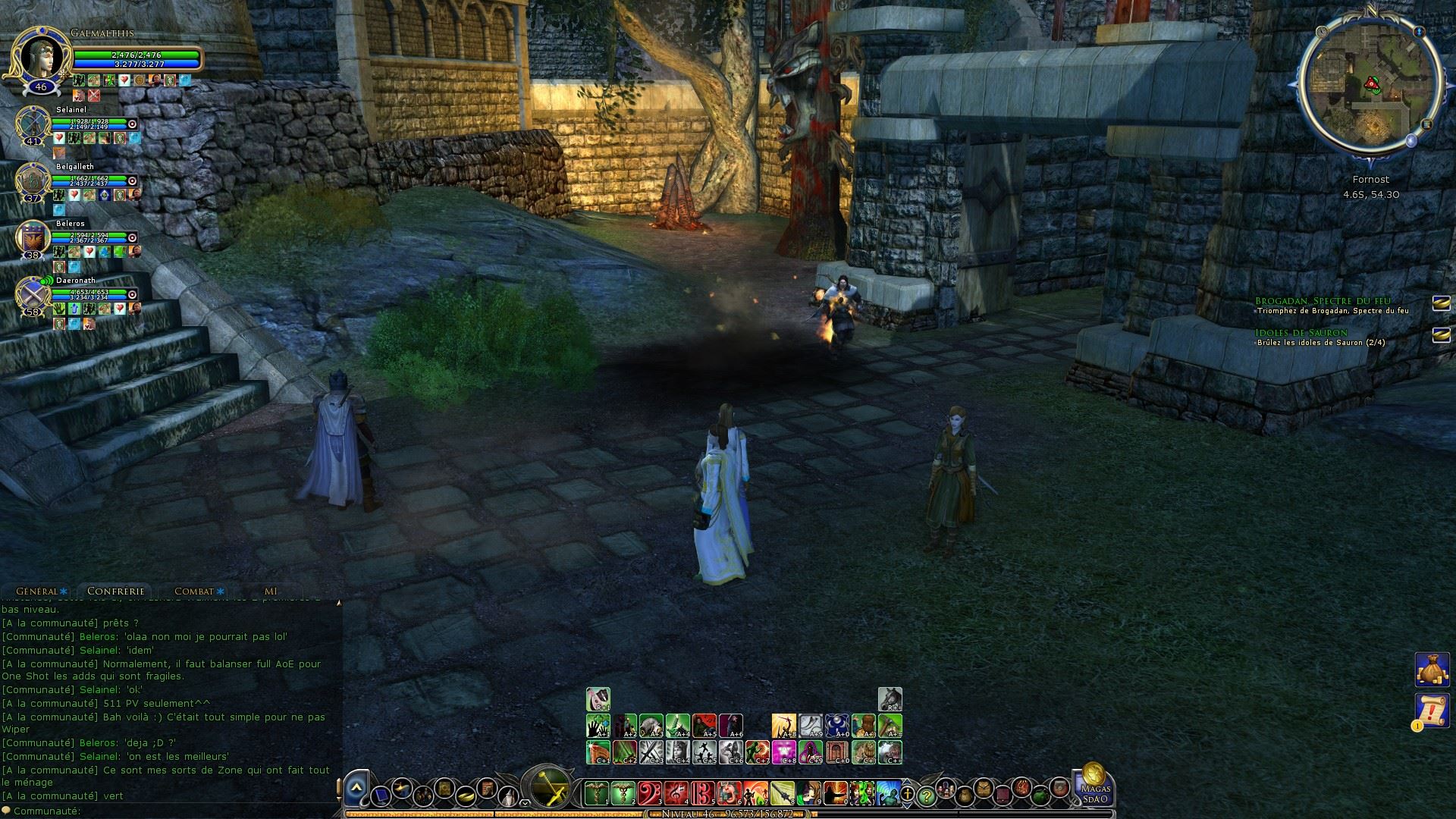This screenshot has height=819, width=1456.
Task: Switch to the Général chat tab
Action: pyautogui.click(x=38, y=591)
